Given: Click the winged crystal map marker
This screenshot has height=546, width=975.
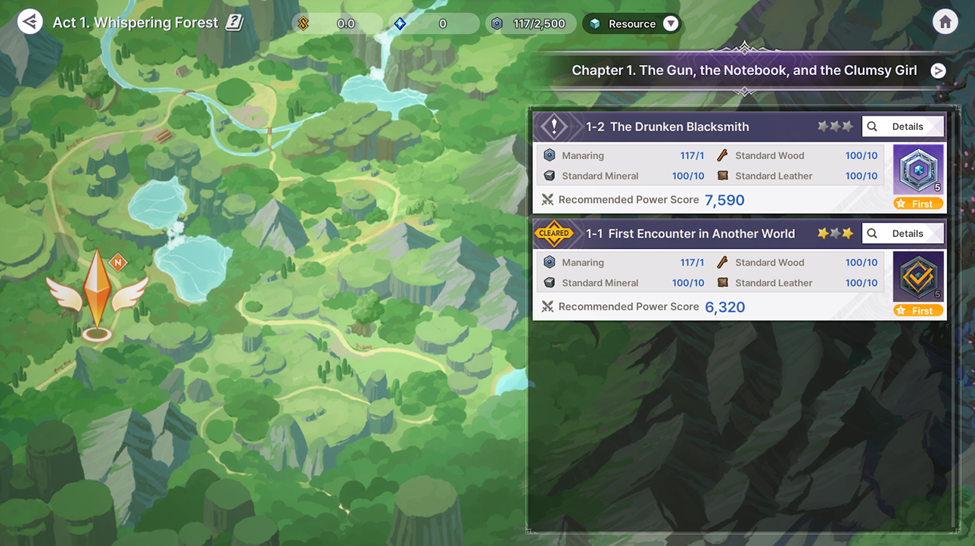Looking at the screenshot, I should point(97,290).
